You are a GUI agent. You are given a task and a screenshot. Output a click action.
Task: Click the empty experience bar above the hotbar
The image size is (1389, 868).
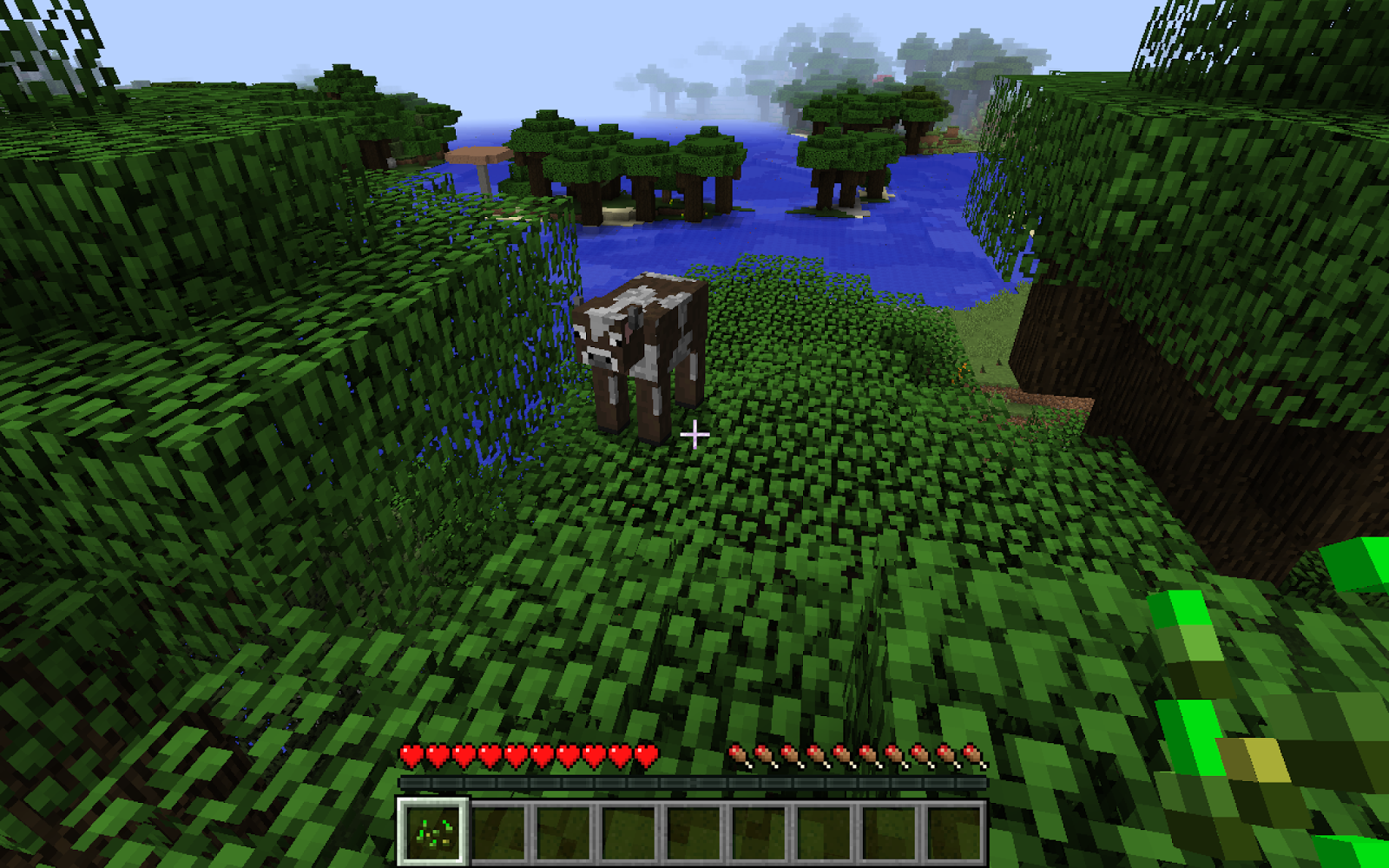click(694, 783)
